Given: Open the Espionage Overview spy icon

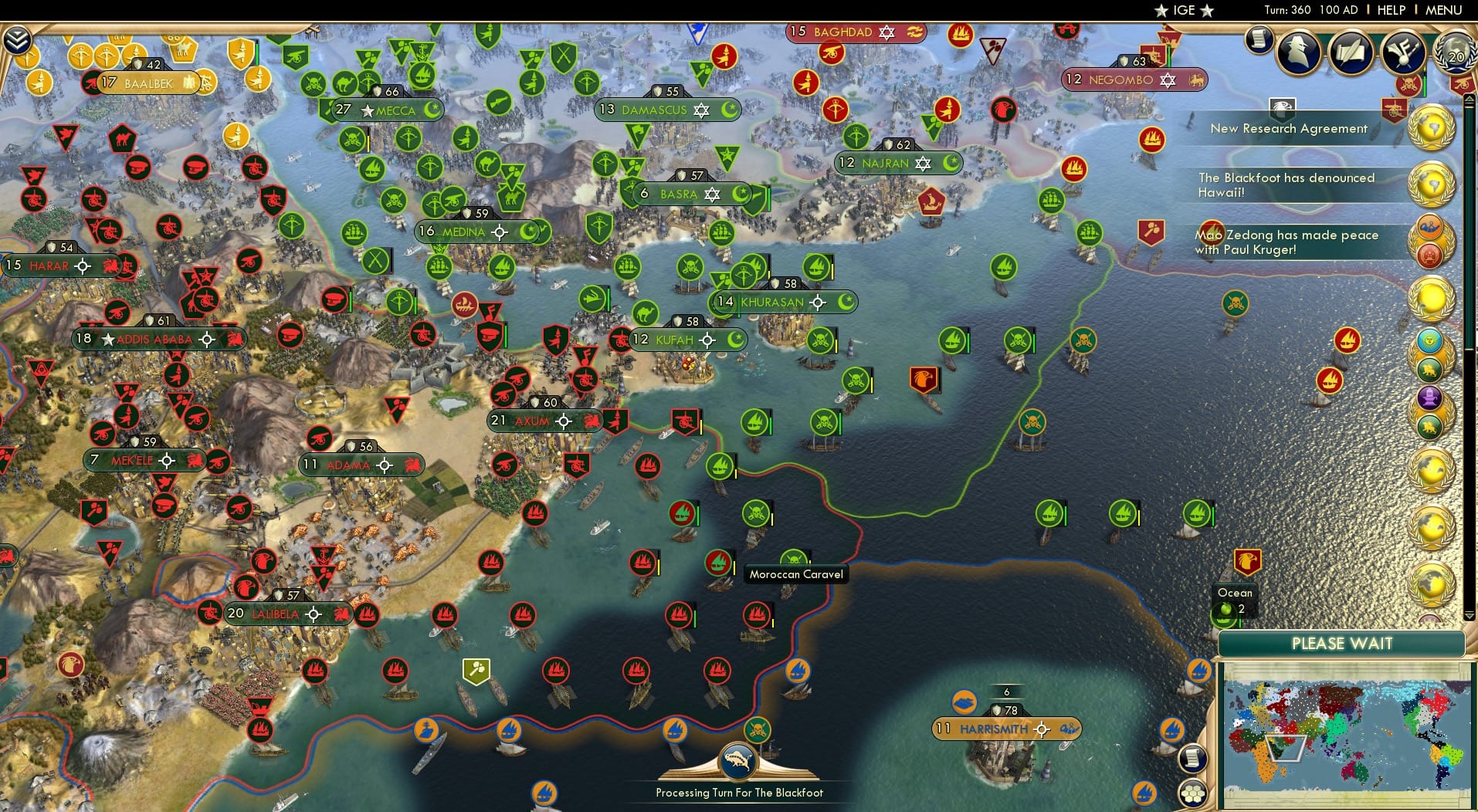Looking at the screenshot, I should pyautogui.click(x=1298, y=52).
